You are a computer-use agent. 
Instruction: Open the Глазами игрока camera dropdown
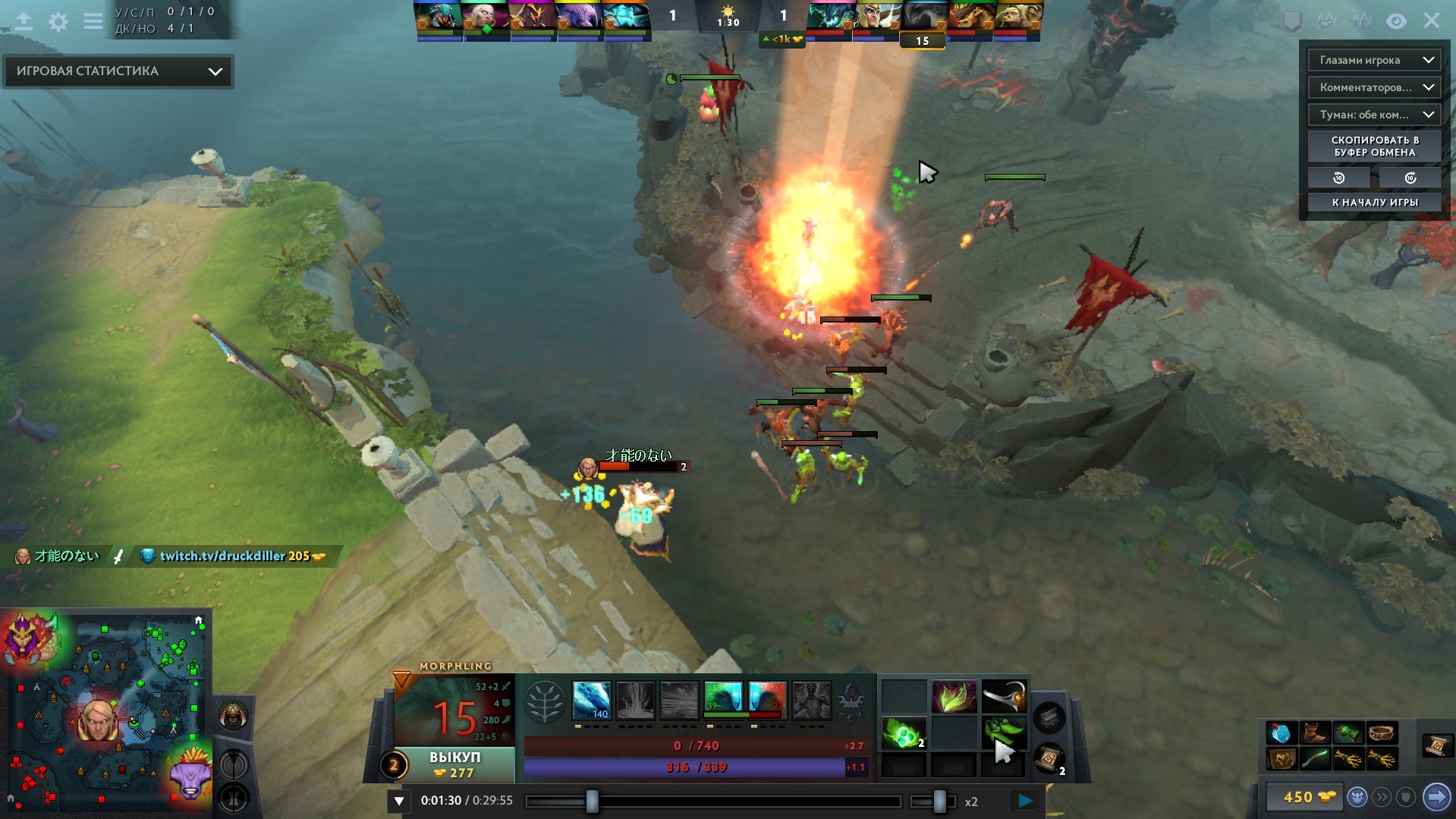coord(1374,60)
